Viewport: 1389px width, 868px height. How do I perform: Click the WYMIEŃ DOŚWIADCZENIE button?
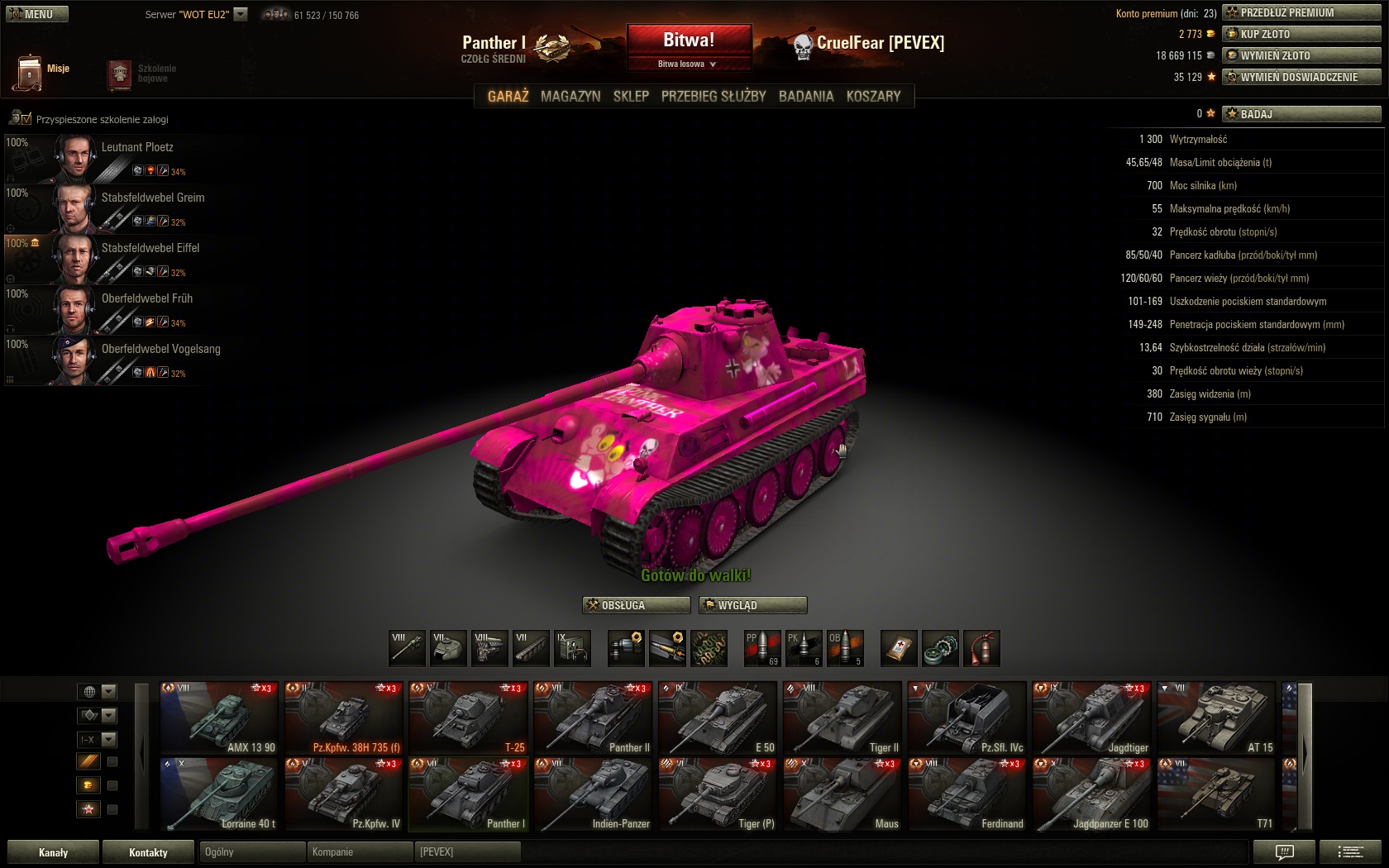point(1301,77)
